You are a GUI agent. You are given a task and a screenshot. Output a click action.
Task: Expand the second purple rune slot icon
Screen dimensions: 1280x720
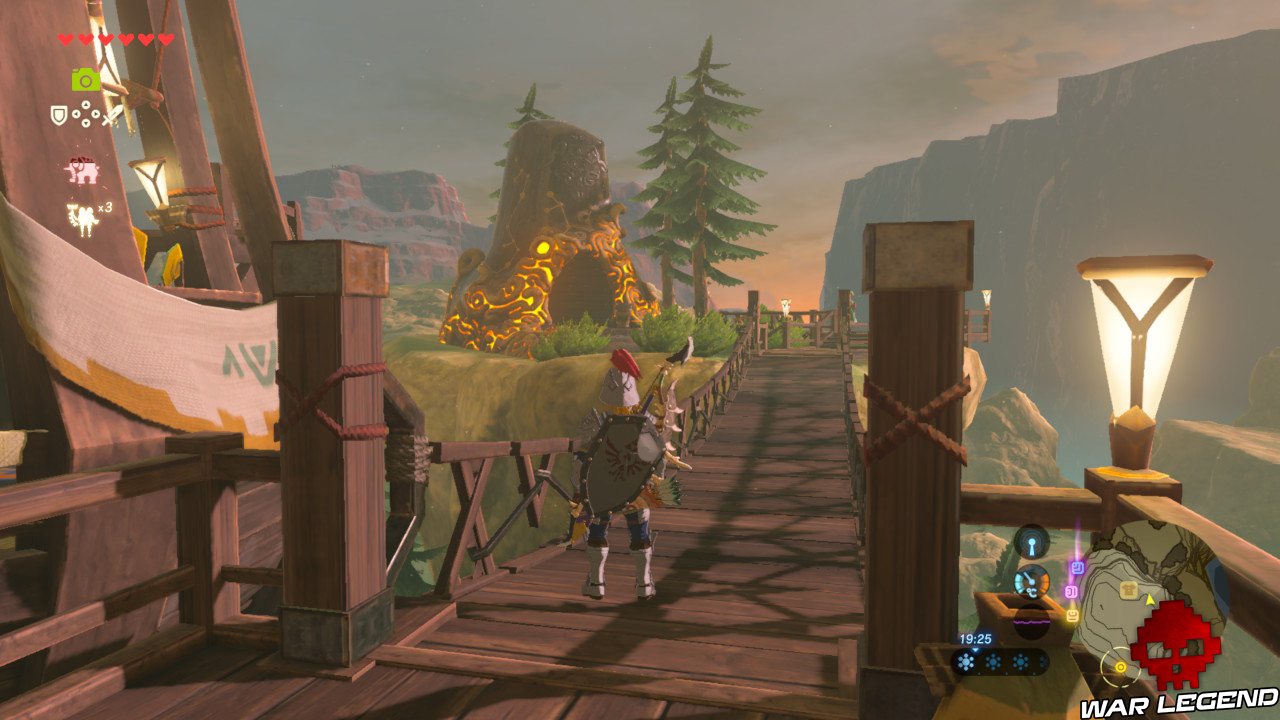coord(1070,590)
